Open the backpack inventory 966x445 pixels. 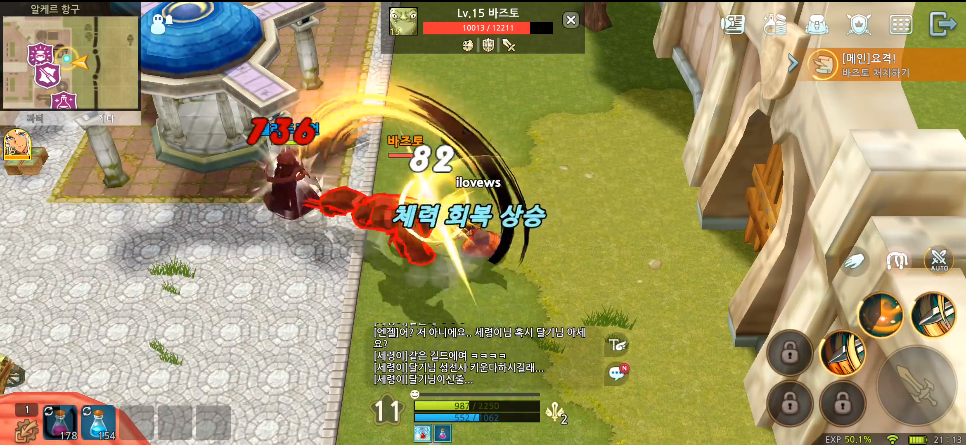816,24
